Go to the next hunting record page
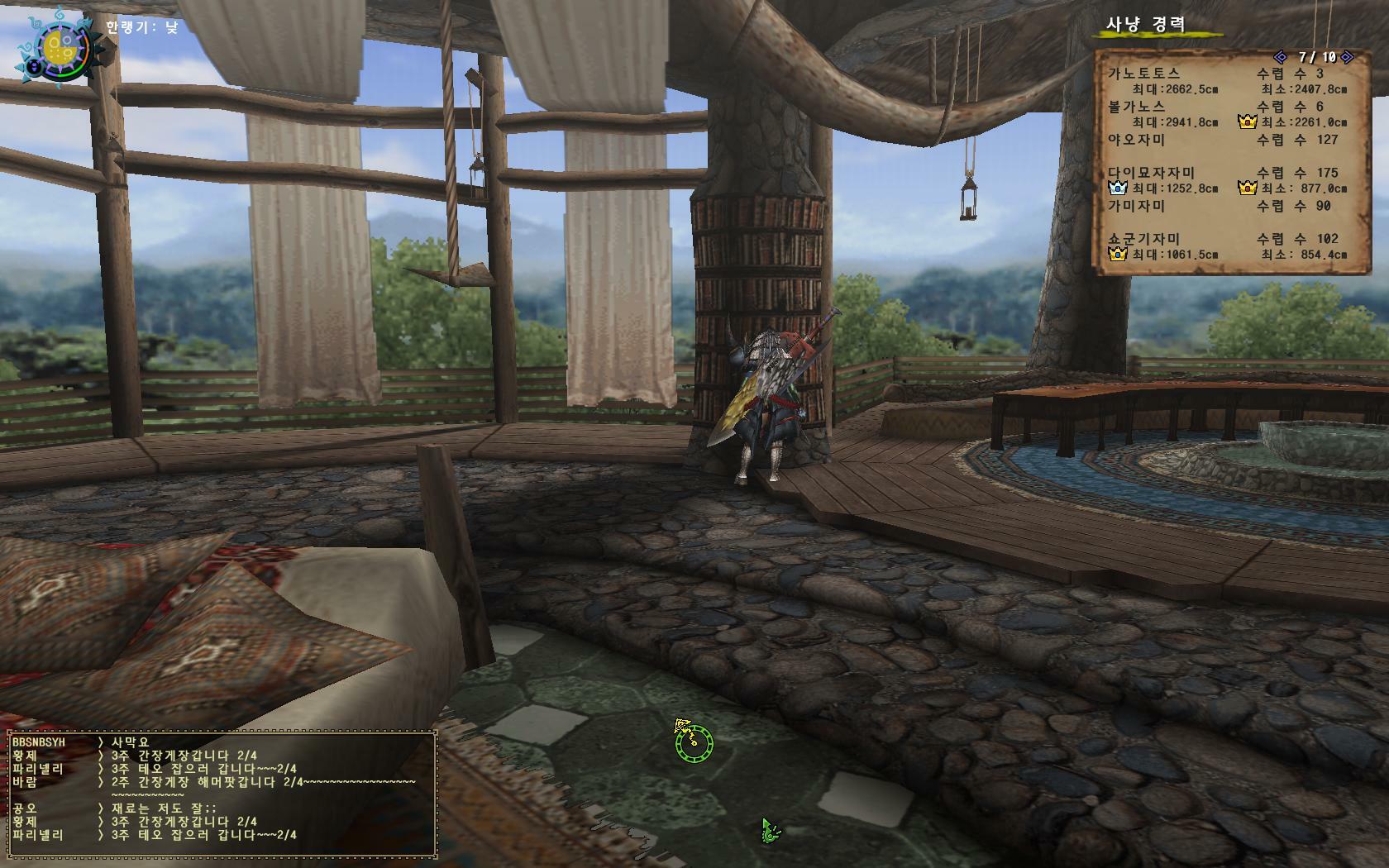The width and height of the screenshot is (1389, 868). [x=1347, y=57]
